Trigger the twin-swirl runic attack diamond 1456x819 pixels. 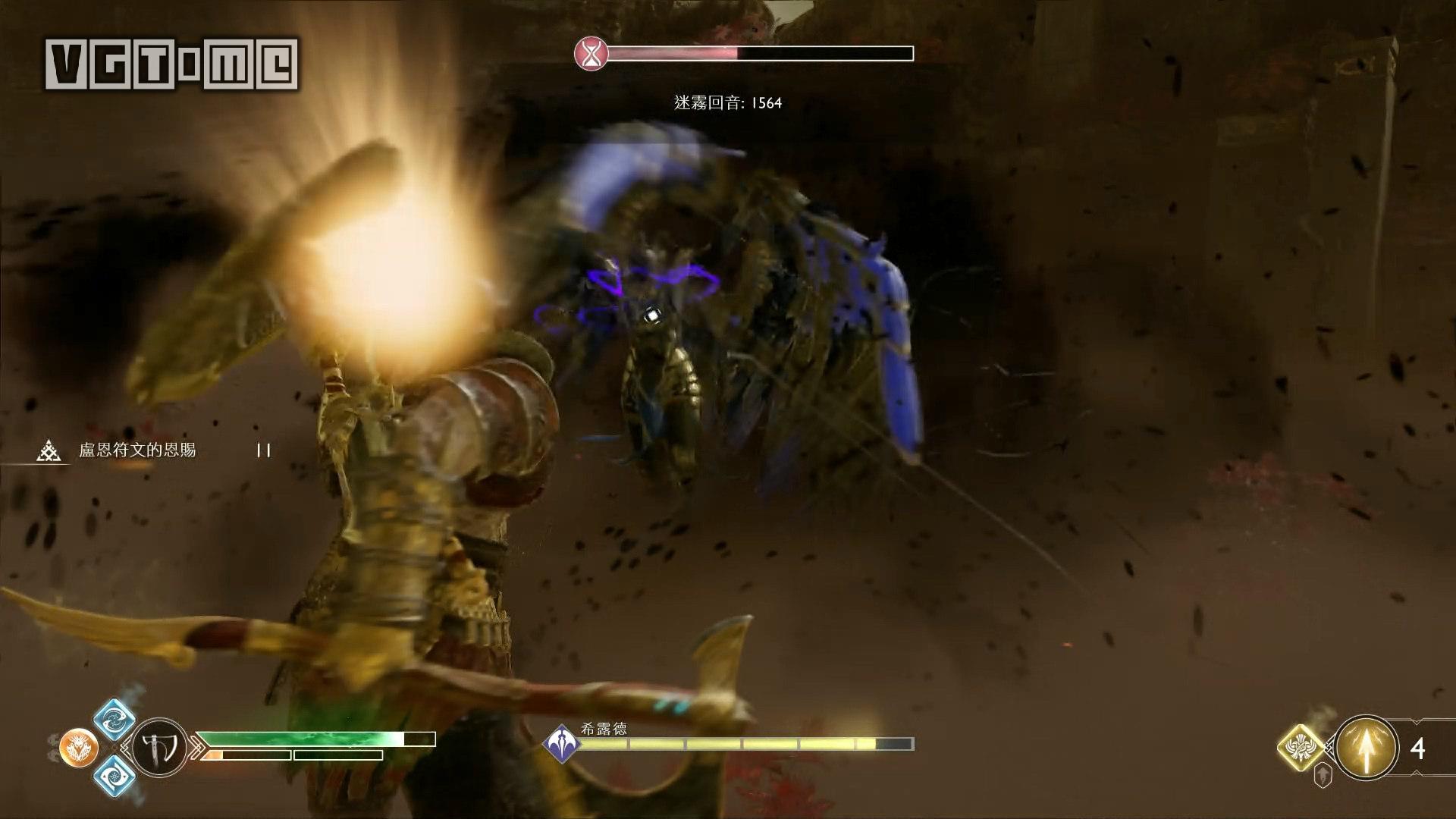[114, 720]
